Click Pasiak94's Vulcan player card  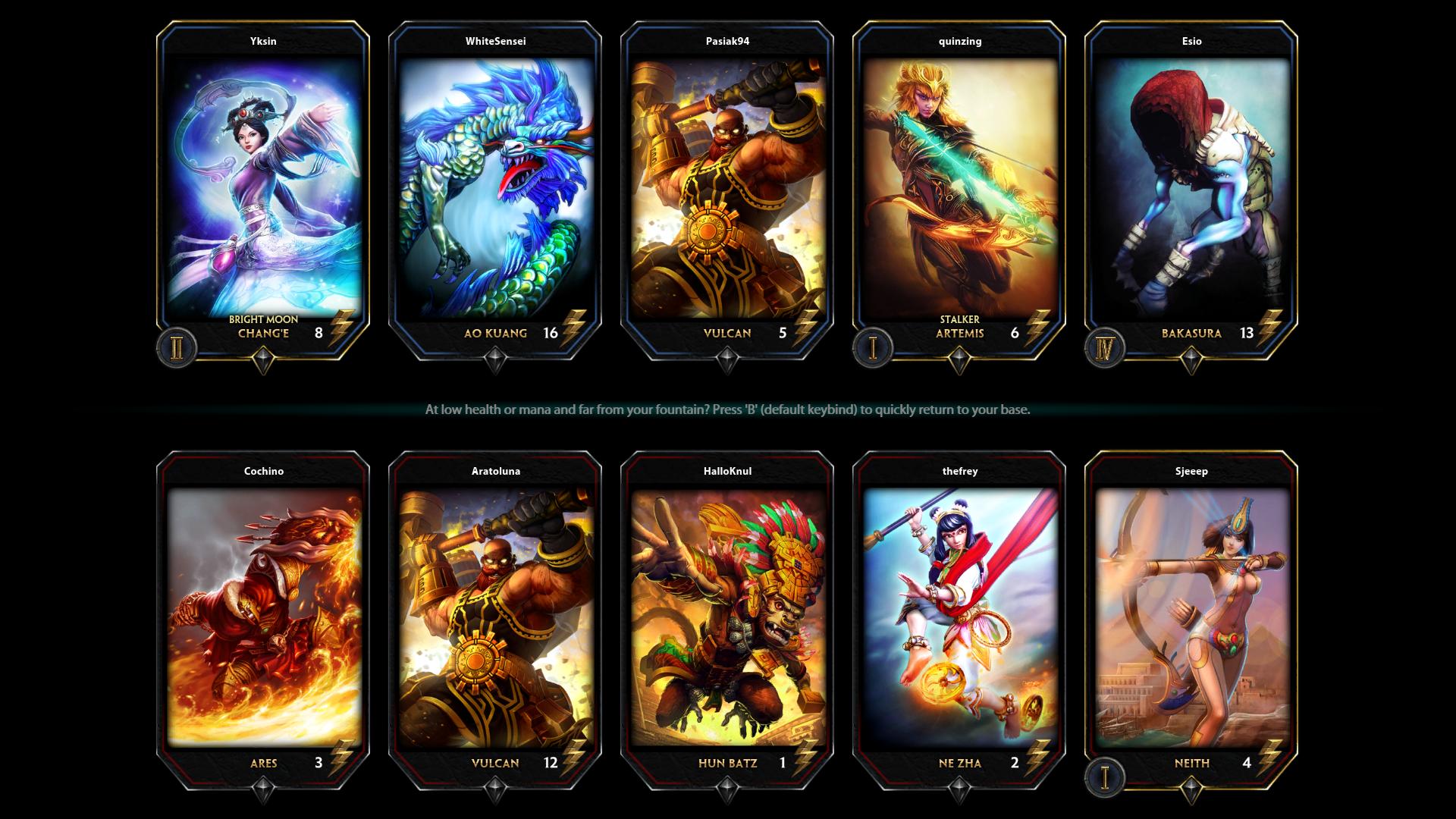pyautogui.click(x=727, y=190)
